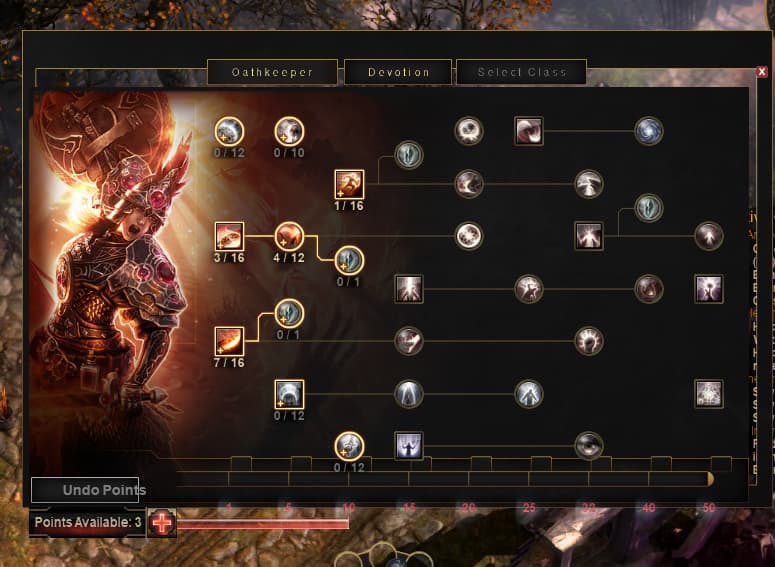Select the skill showing 7 / 16 points
This screenshot has height=567, width=775.
click(x=229, y=341)
